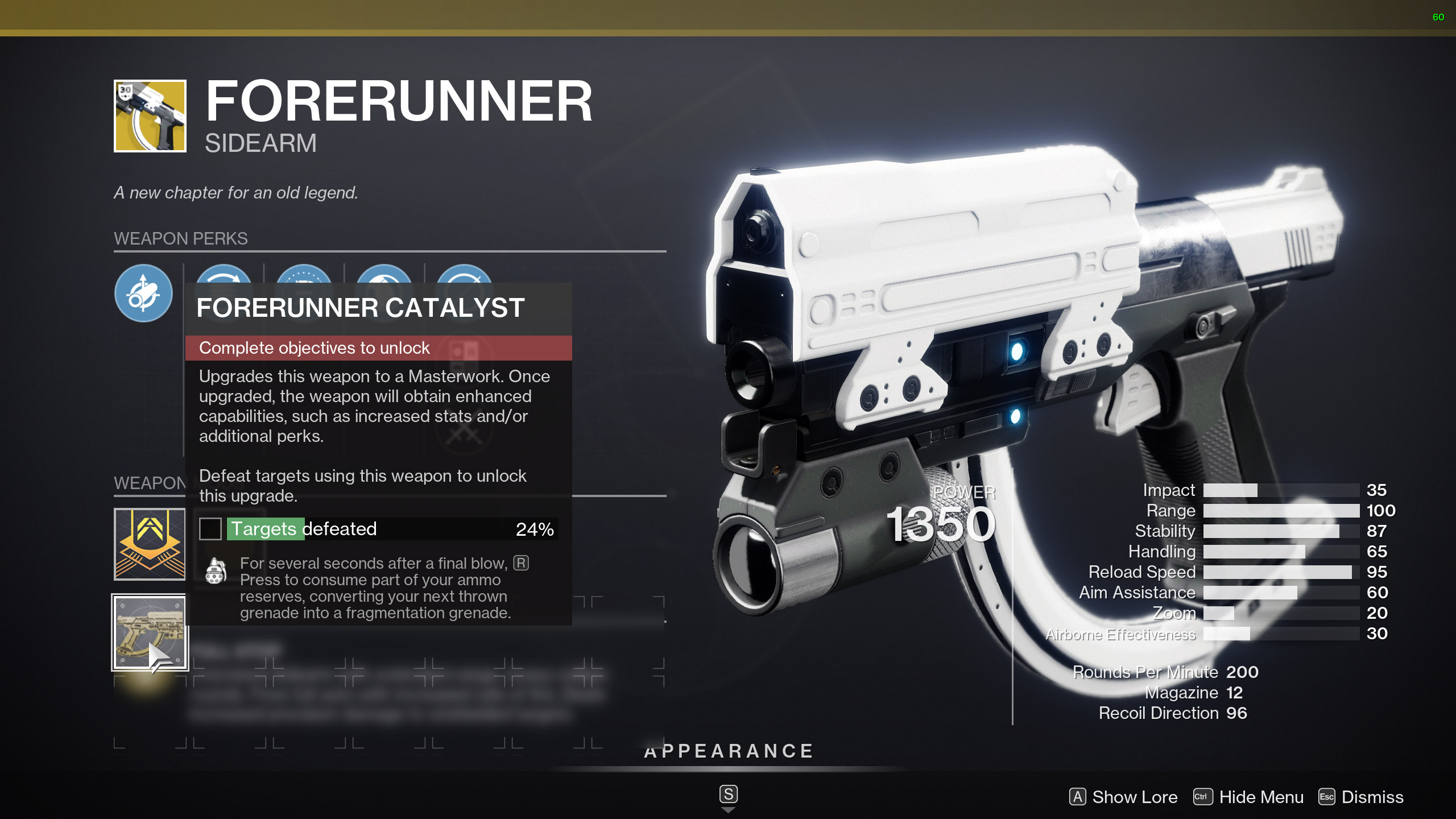Show Lore for this weapon
This screenshot has height=819, width=1456.
[x=1123, y=797]
